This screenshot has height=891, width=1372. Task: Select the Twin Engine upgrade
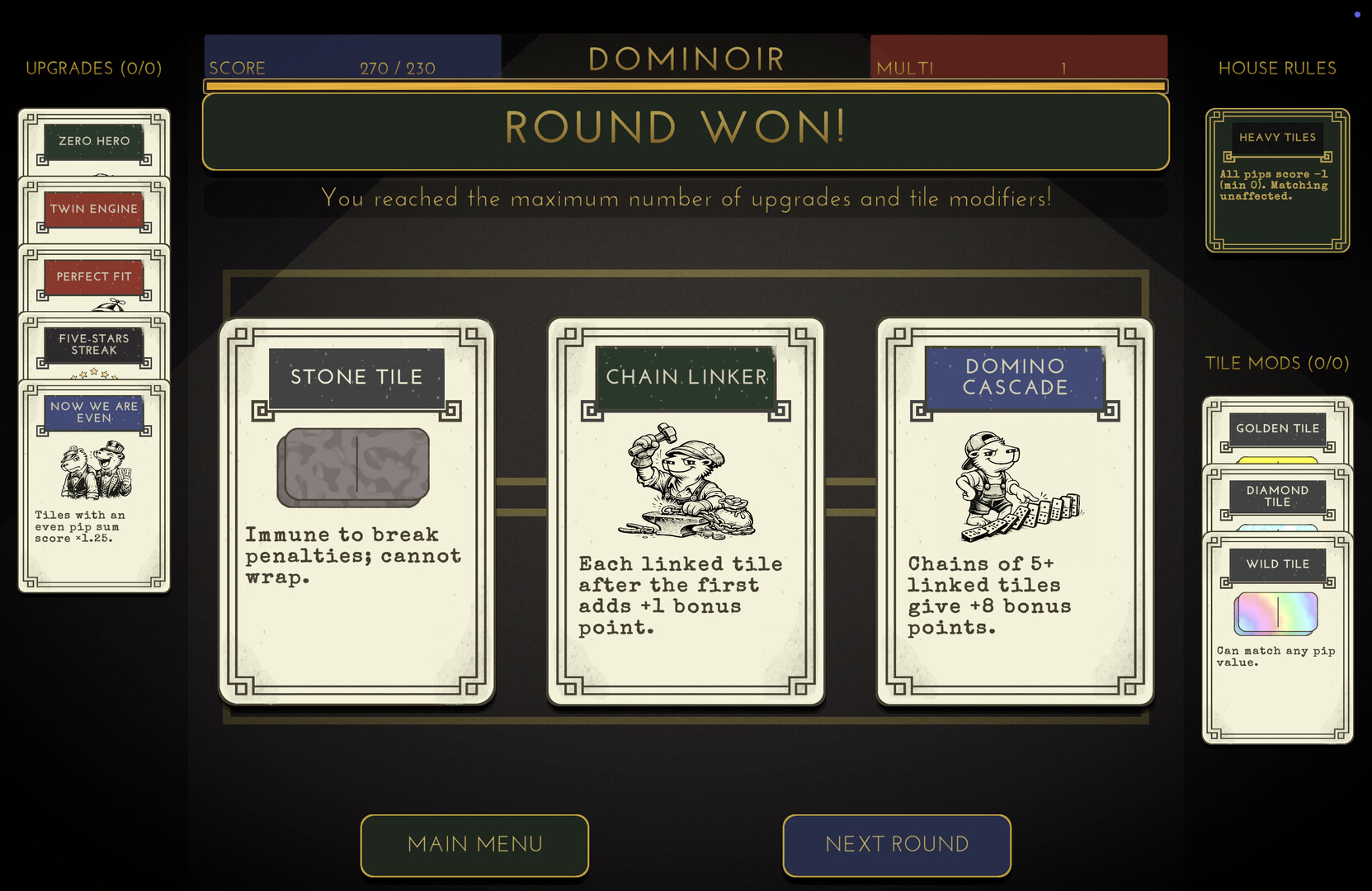coord(93,209)
